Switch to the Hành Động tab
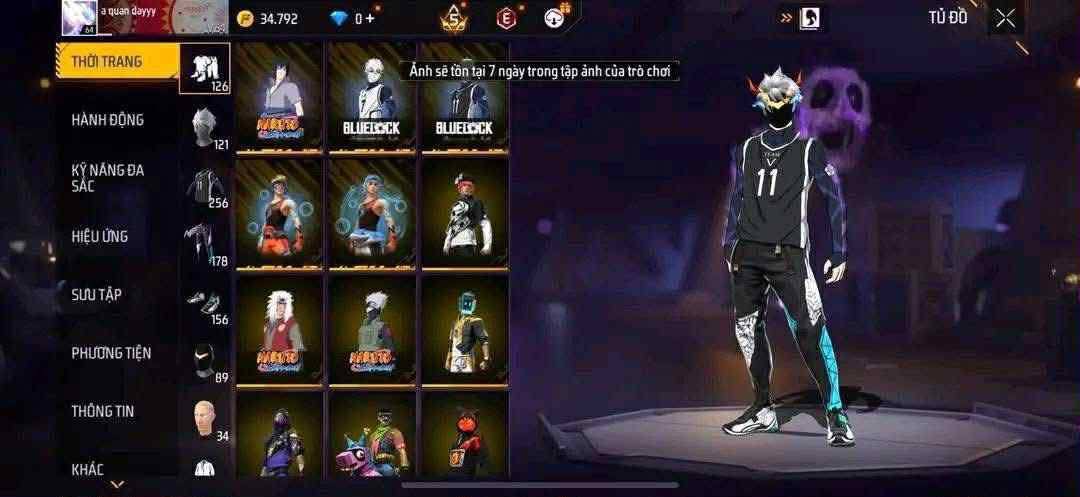 (x=108, y=120)
